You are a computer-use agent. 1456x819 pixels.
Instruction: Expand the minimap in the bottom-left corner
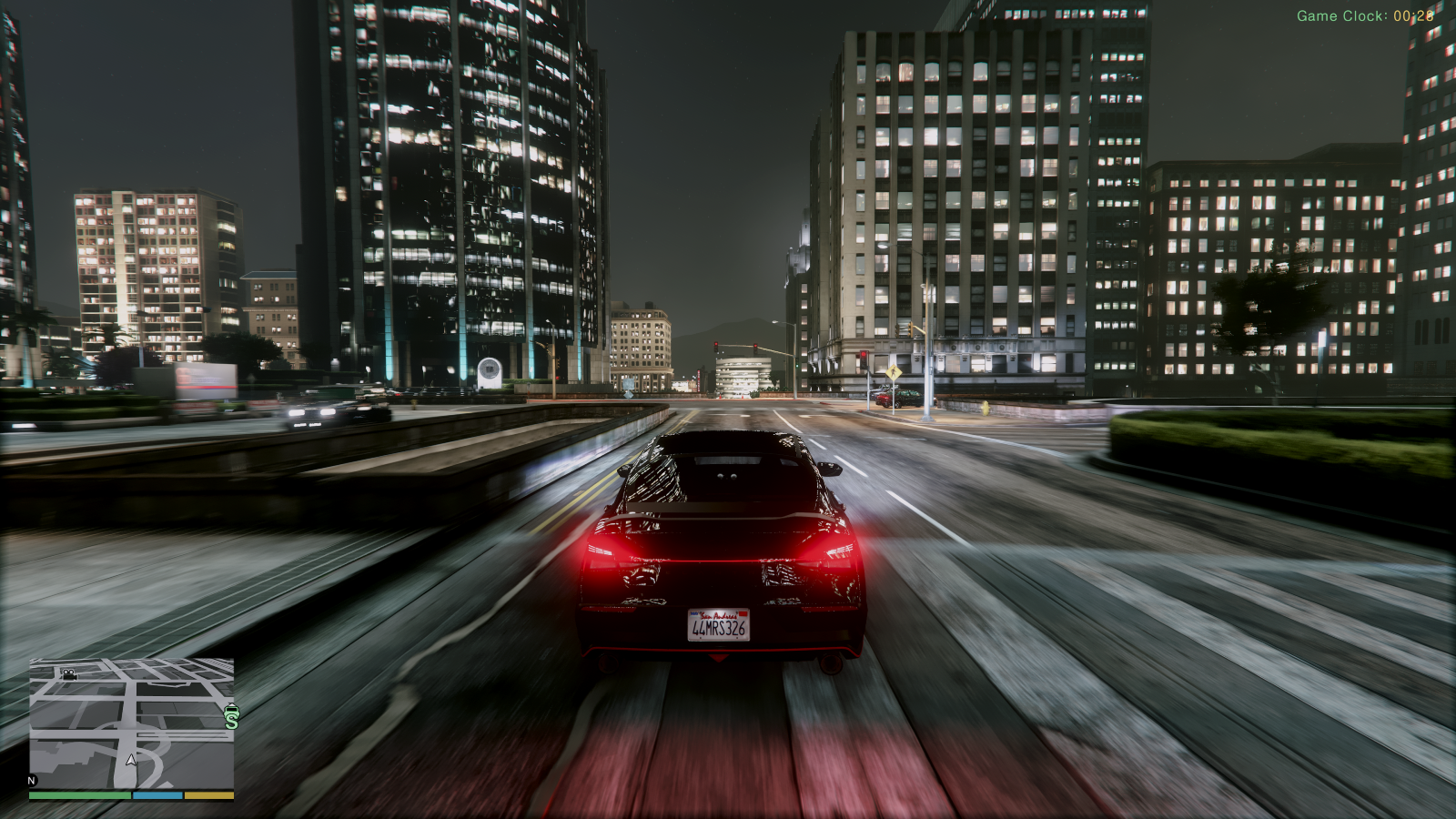point(132,728)
